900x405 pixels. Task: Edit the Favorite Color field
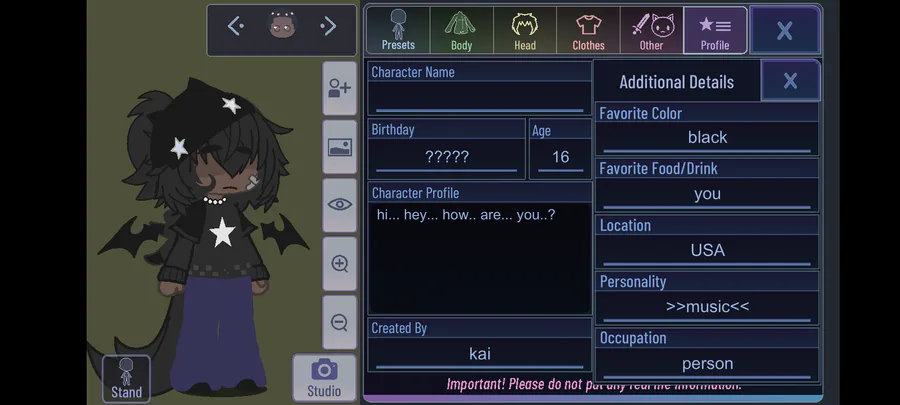click(x=707, y=137)
